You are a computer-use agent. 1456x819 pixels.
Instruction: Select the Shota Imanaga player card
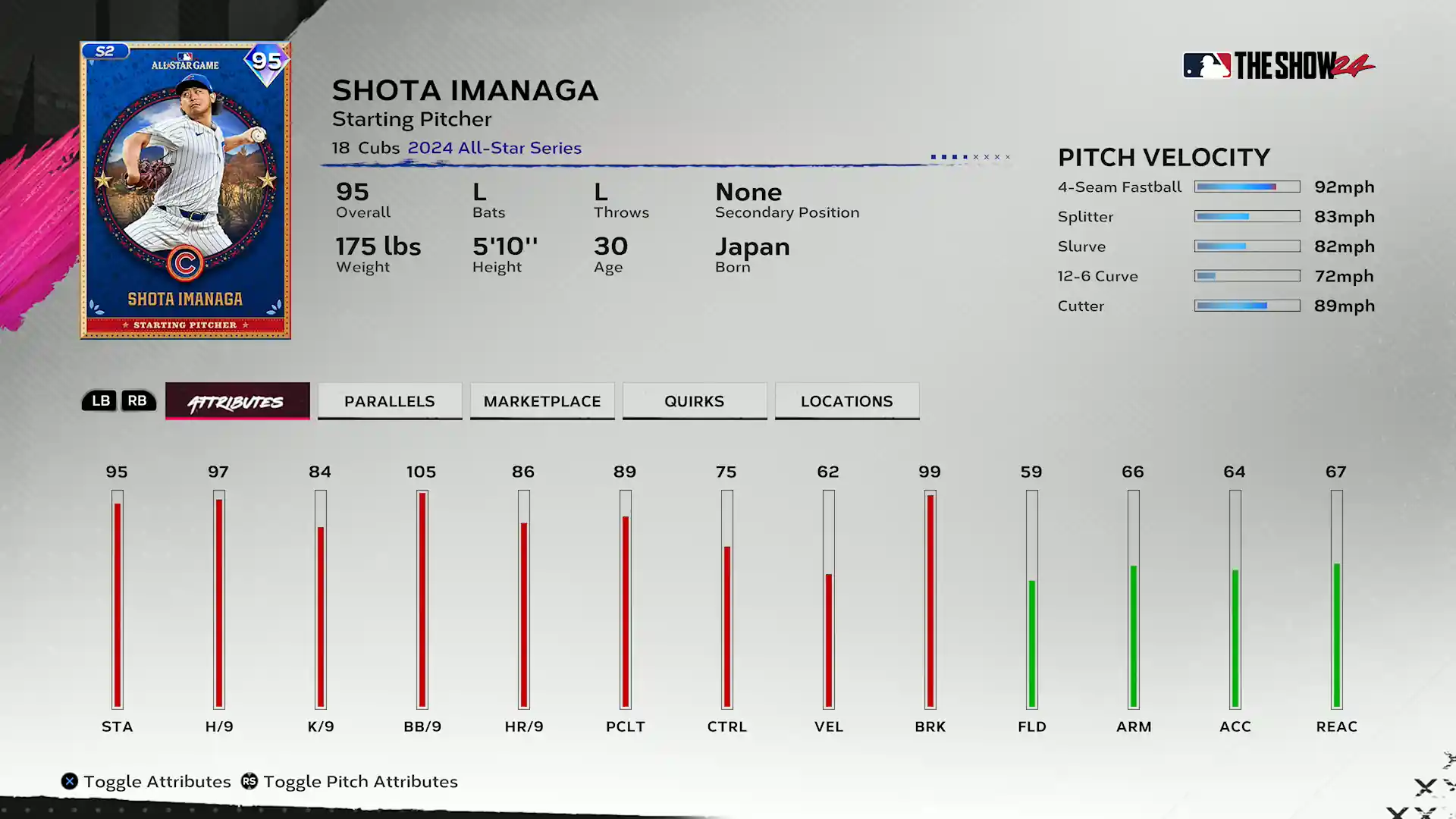[x=186, y=190]
